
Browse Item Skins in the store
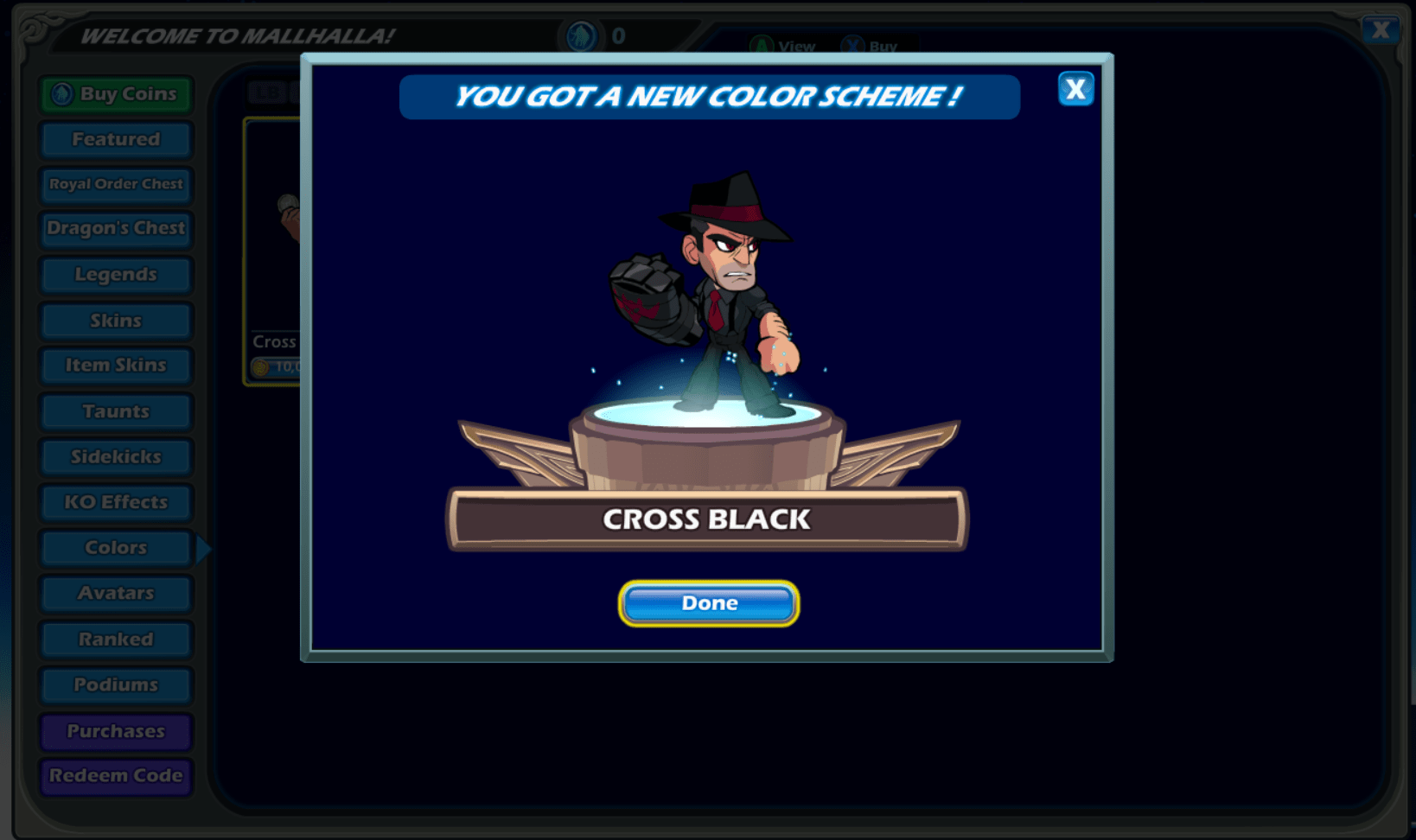tap(115, 365)
